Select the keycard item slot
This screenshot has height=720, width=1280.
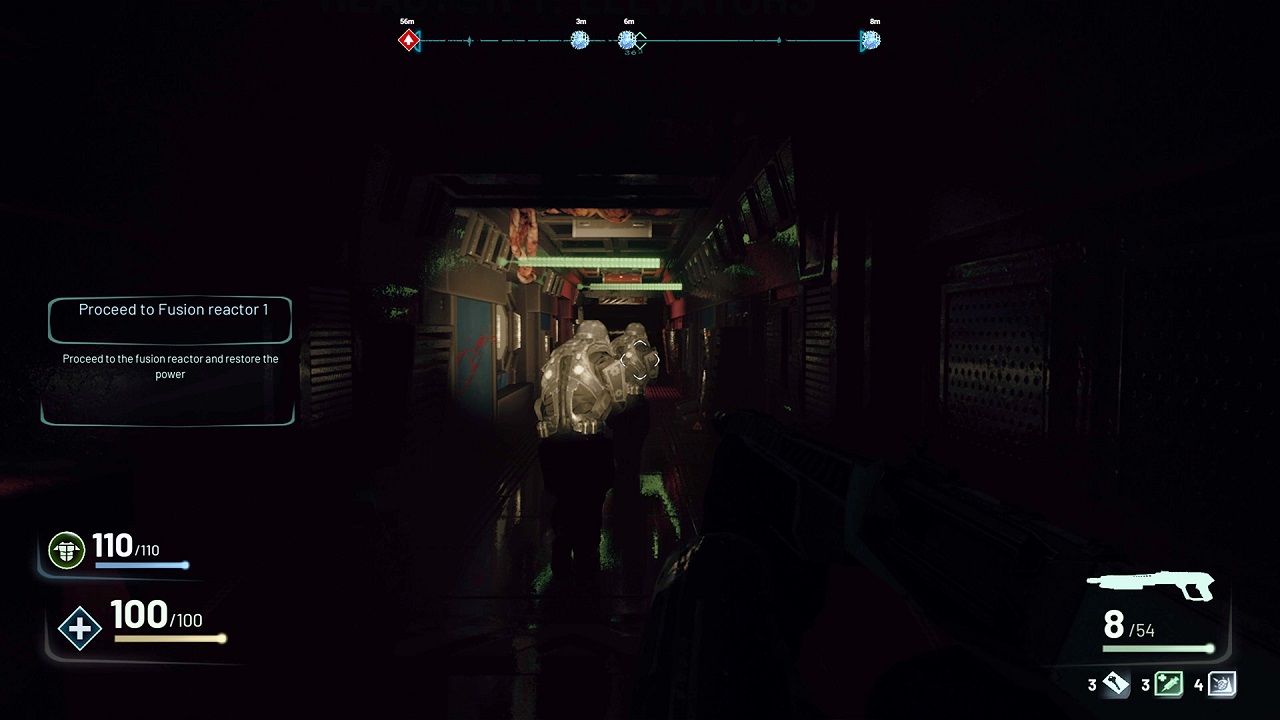pyautogui.click(x=1115, y=685)
